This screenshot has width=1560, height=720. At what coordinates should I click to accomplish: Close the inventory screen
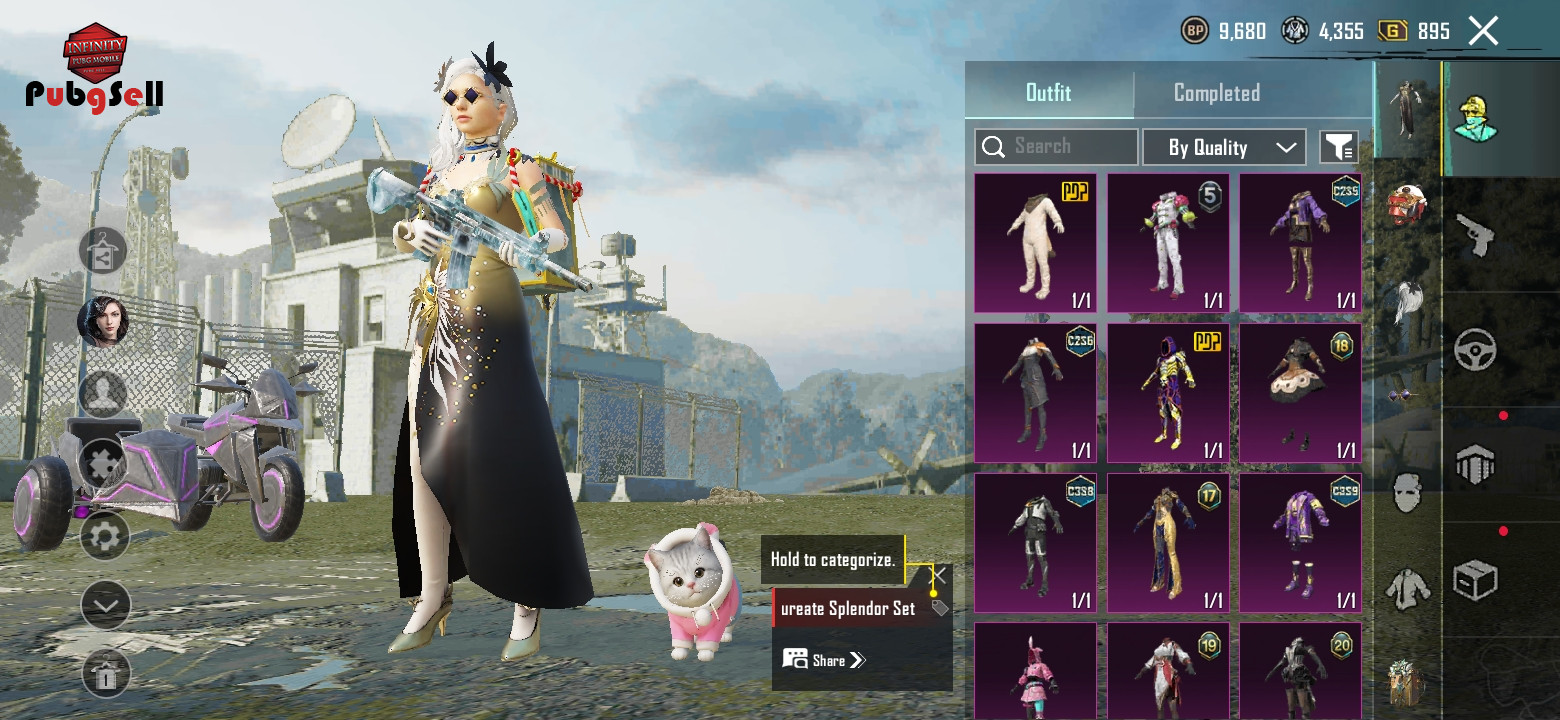click(1483, 31)
